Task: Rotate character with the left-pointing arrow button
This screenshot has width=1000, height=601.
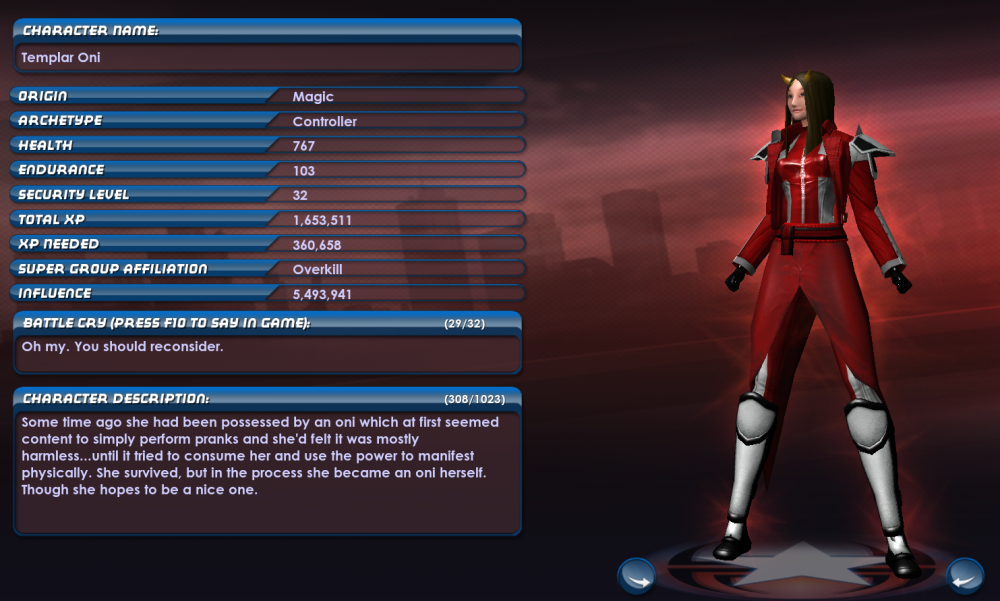Action: tap(964, 576)
